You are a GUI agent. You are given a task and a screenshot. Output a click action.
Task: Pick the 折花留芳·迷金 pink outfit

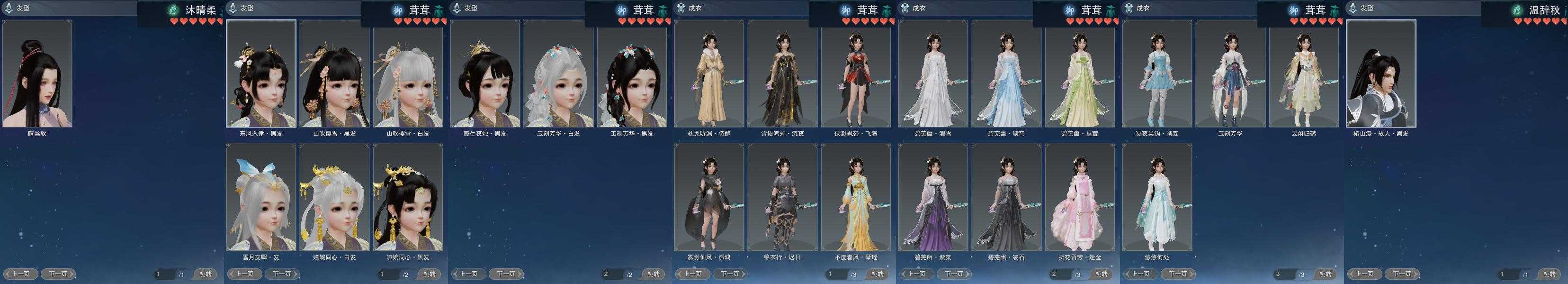pos(1079,197)
